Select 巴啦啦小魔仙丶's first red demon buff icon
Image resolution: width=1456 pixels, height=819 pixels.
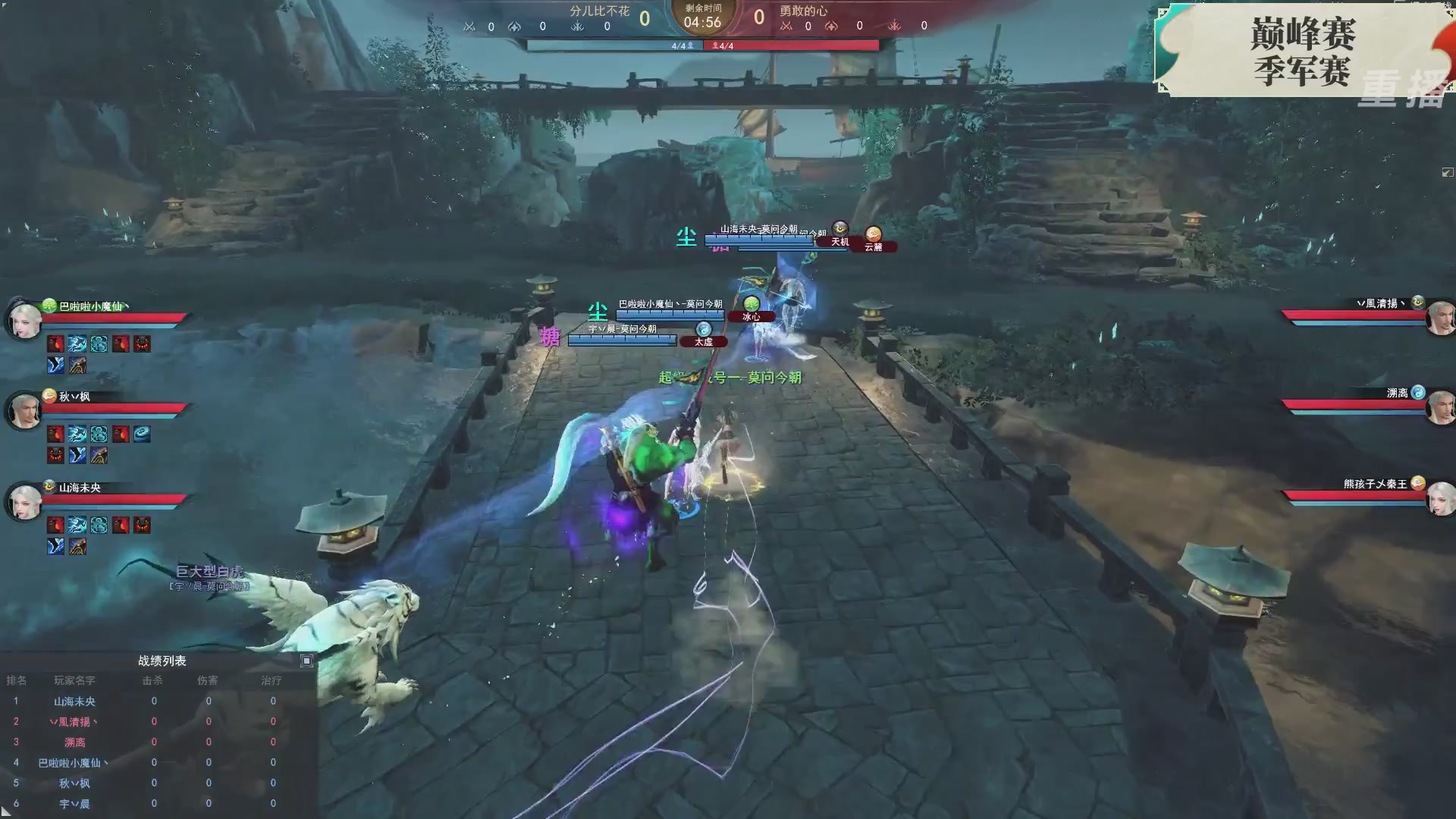pos(55,344)
